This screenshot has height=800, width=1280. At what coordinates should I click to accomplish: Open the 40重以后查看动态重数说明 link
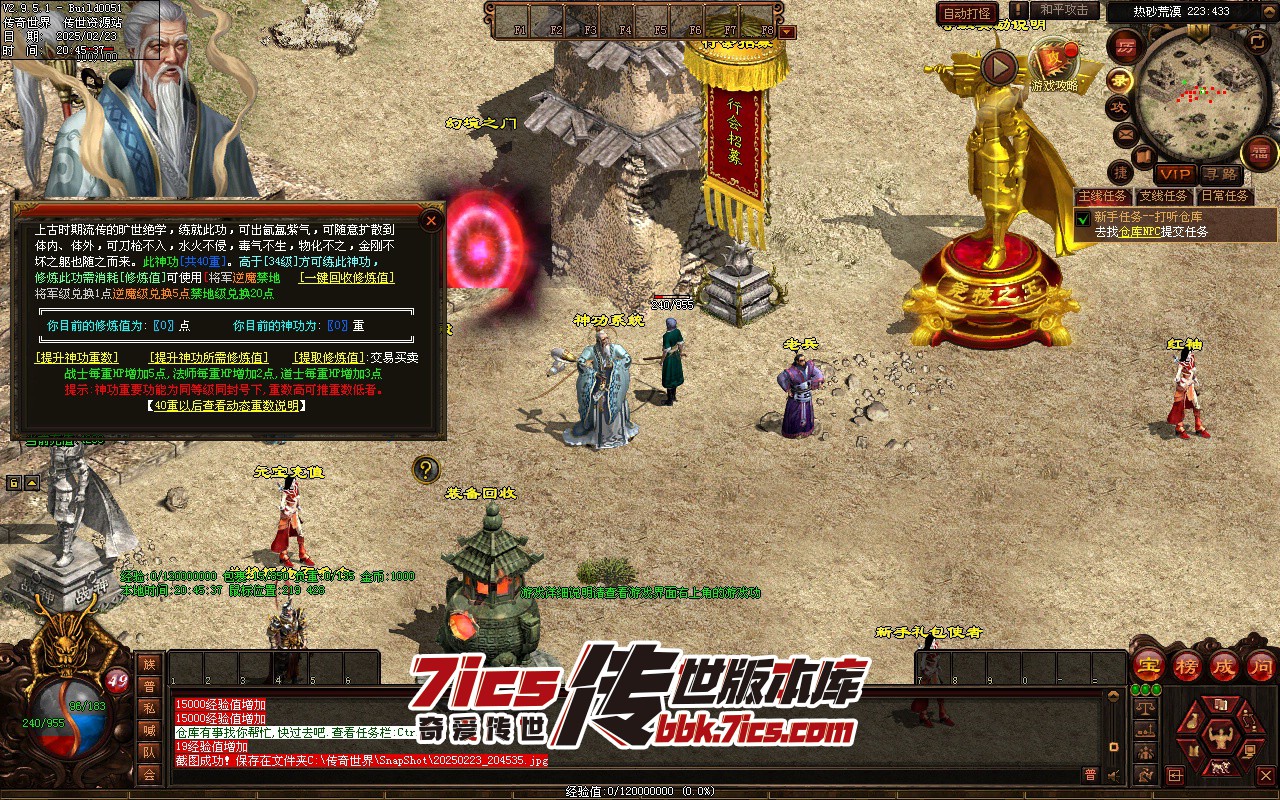coord(226,405)
